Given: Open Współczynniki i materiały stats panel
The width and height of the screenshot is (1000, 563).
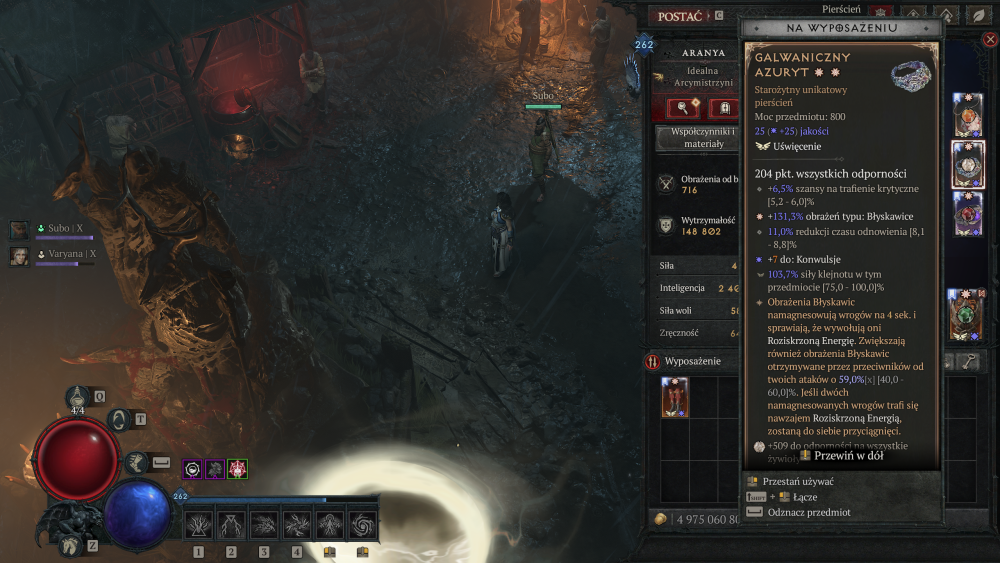Looking at the screenshot, I should 696,138.
